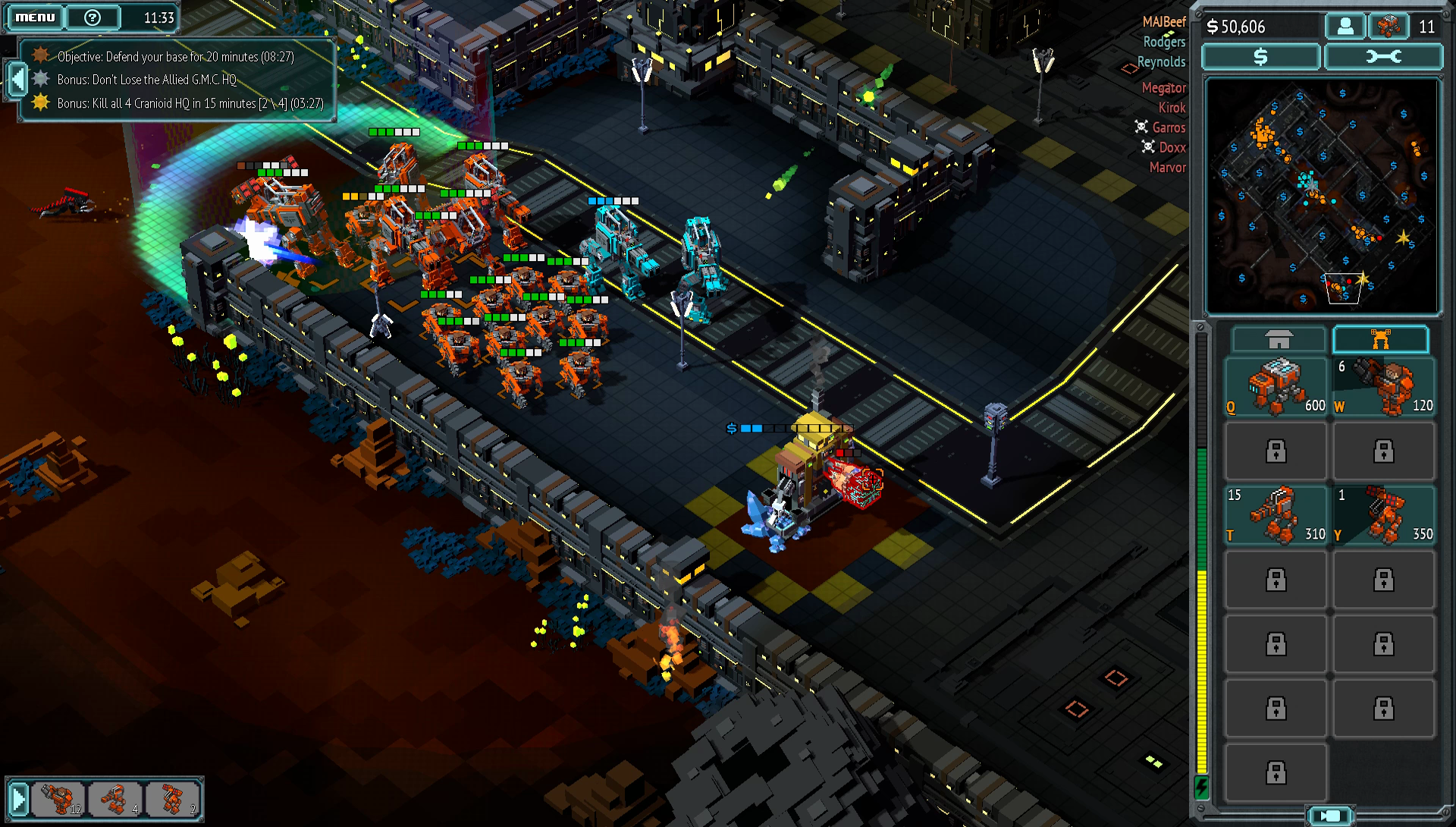Click the mech icon beside the unit count

click(1388, 27)
